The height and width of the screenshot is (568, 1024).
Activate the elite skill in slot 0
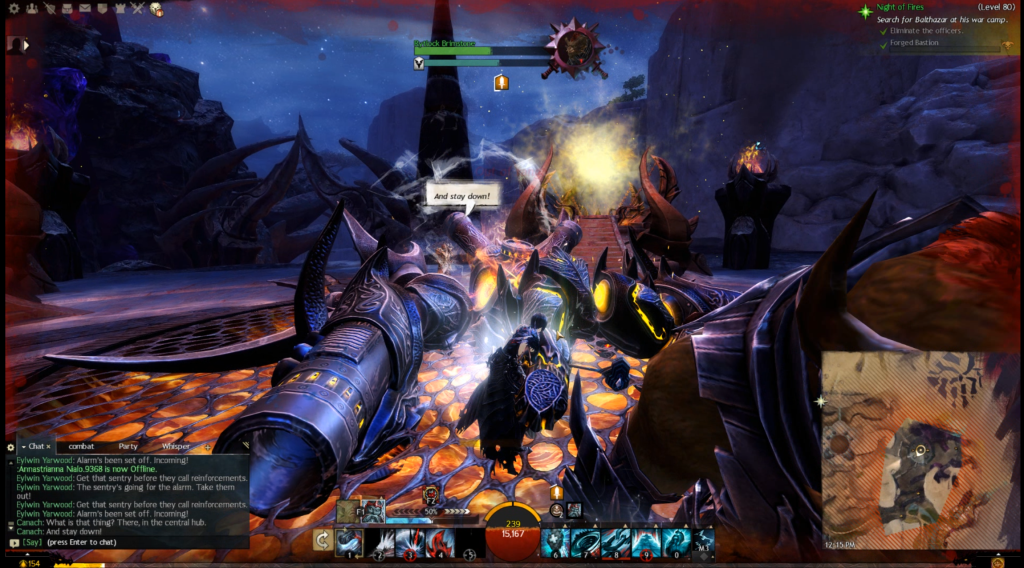coord(676,541)
